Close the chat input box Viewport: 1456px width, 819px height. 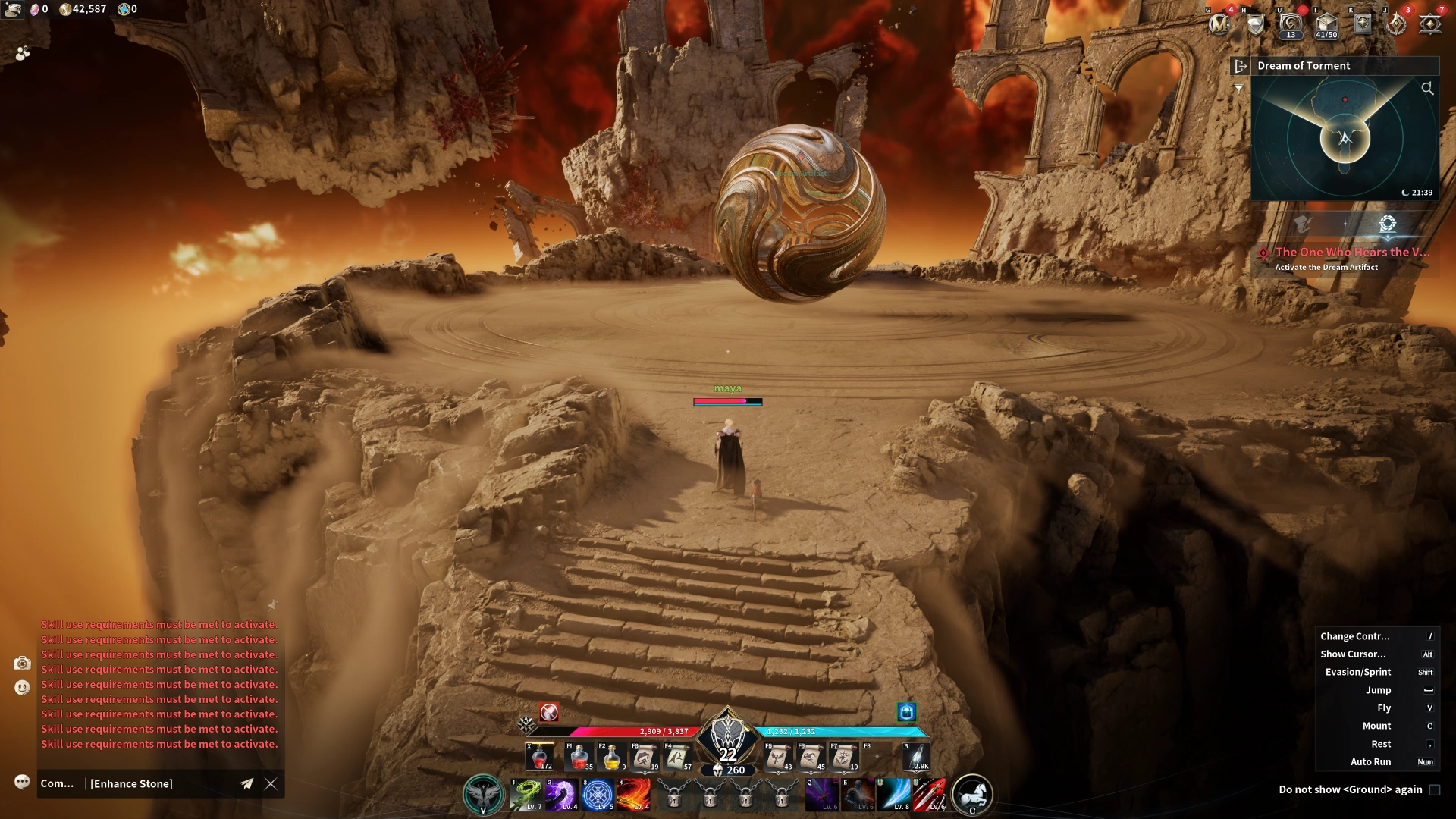(271, 784)
